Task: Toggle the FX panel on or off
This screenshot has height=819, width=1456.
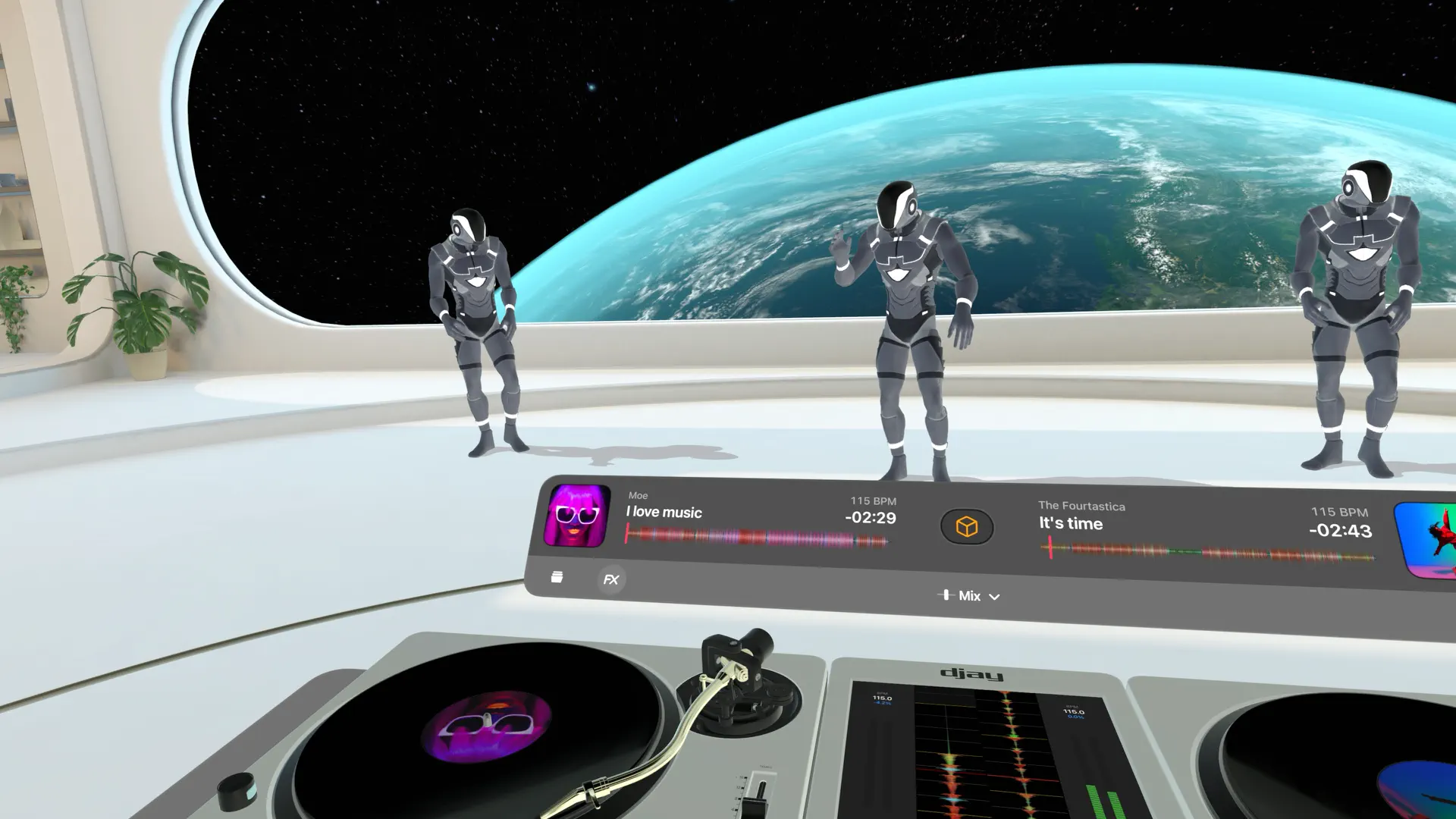Action: coord(610,580)
